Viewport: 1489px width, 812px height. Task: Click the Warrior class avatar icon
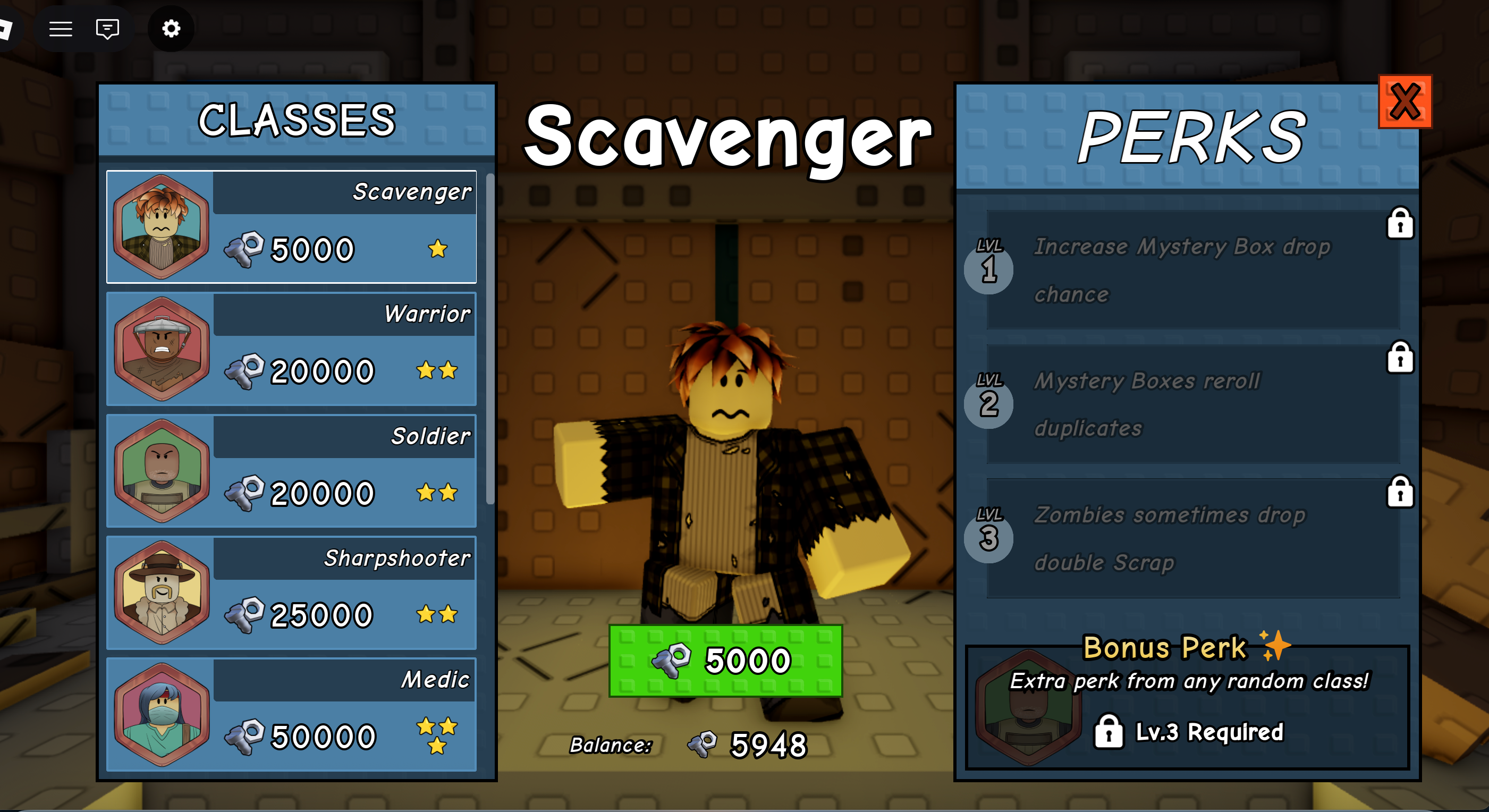(x=163, y=349)
